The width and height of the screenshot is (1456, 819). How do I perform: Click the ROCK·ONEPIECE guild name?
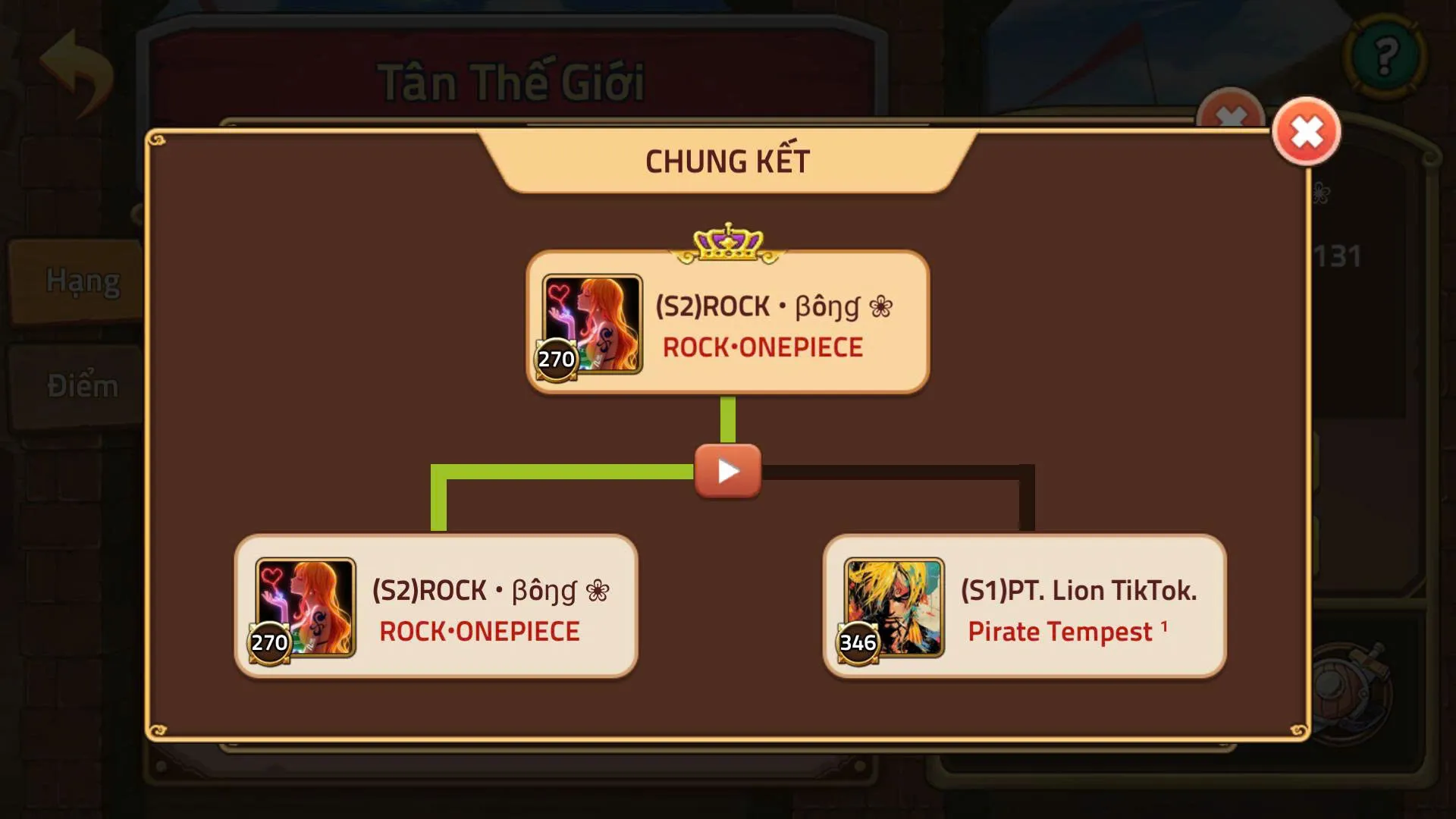coord(761,347)
